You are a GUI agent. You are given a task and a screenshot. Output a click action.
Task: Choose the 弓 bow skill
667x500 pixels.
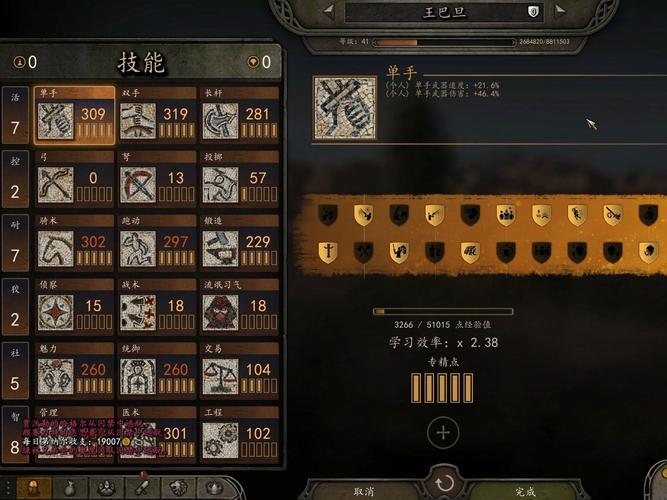(74, 182)
